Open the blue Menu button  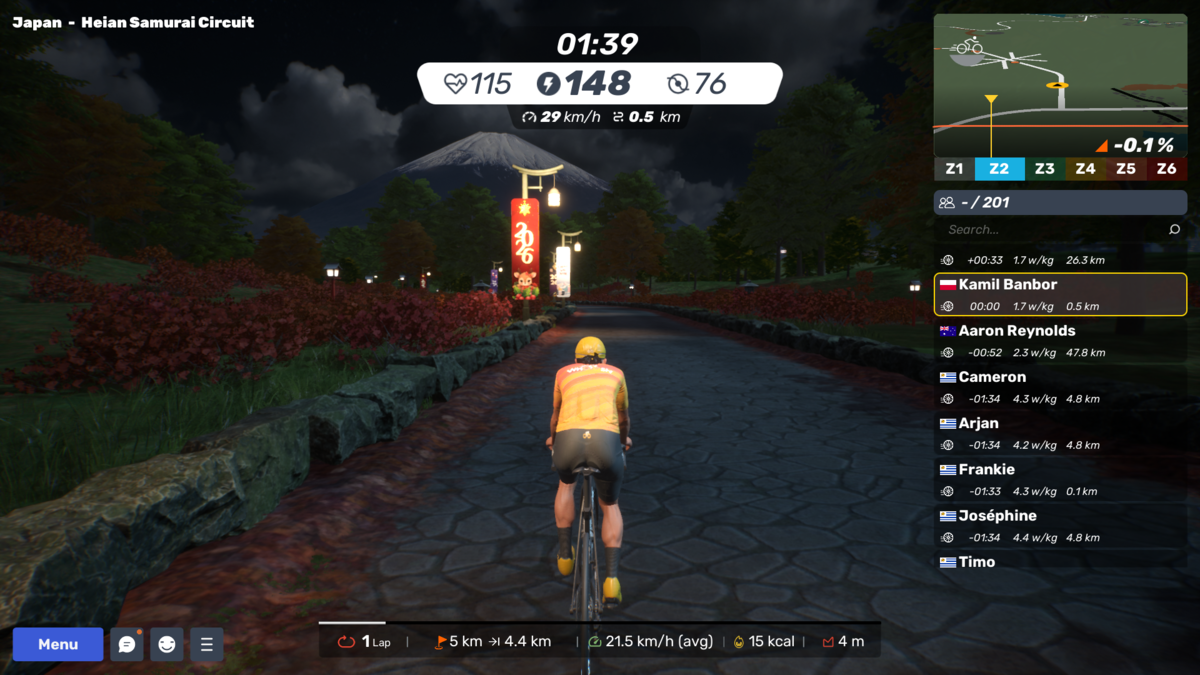pyautogui.click(x=58, y=645)
